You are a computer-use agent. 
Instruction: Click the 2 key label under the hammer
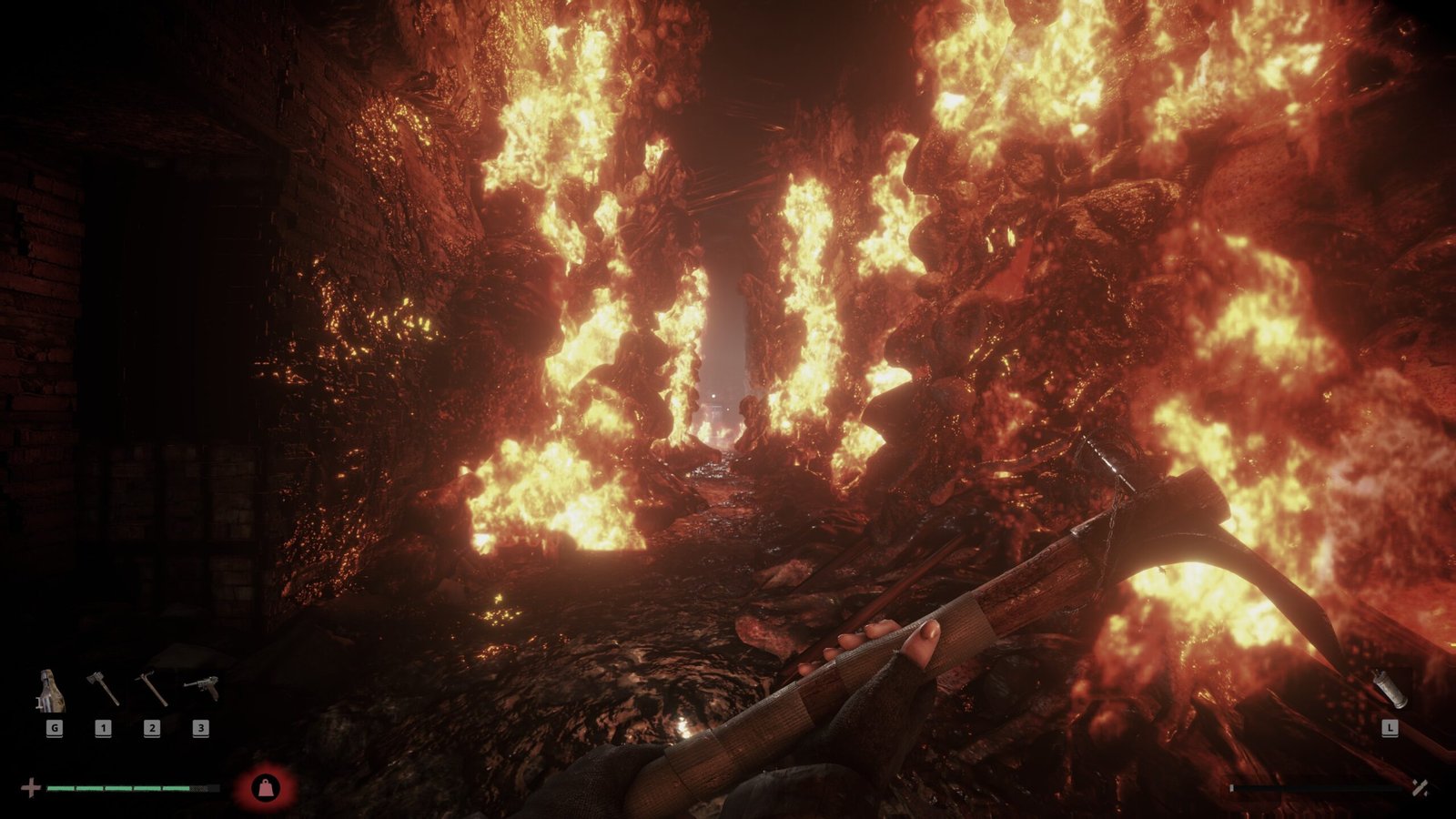tap(152, 728)
